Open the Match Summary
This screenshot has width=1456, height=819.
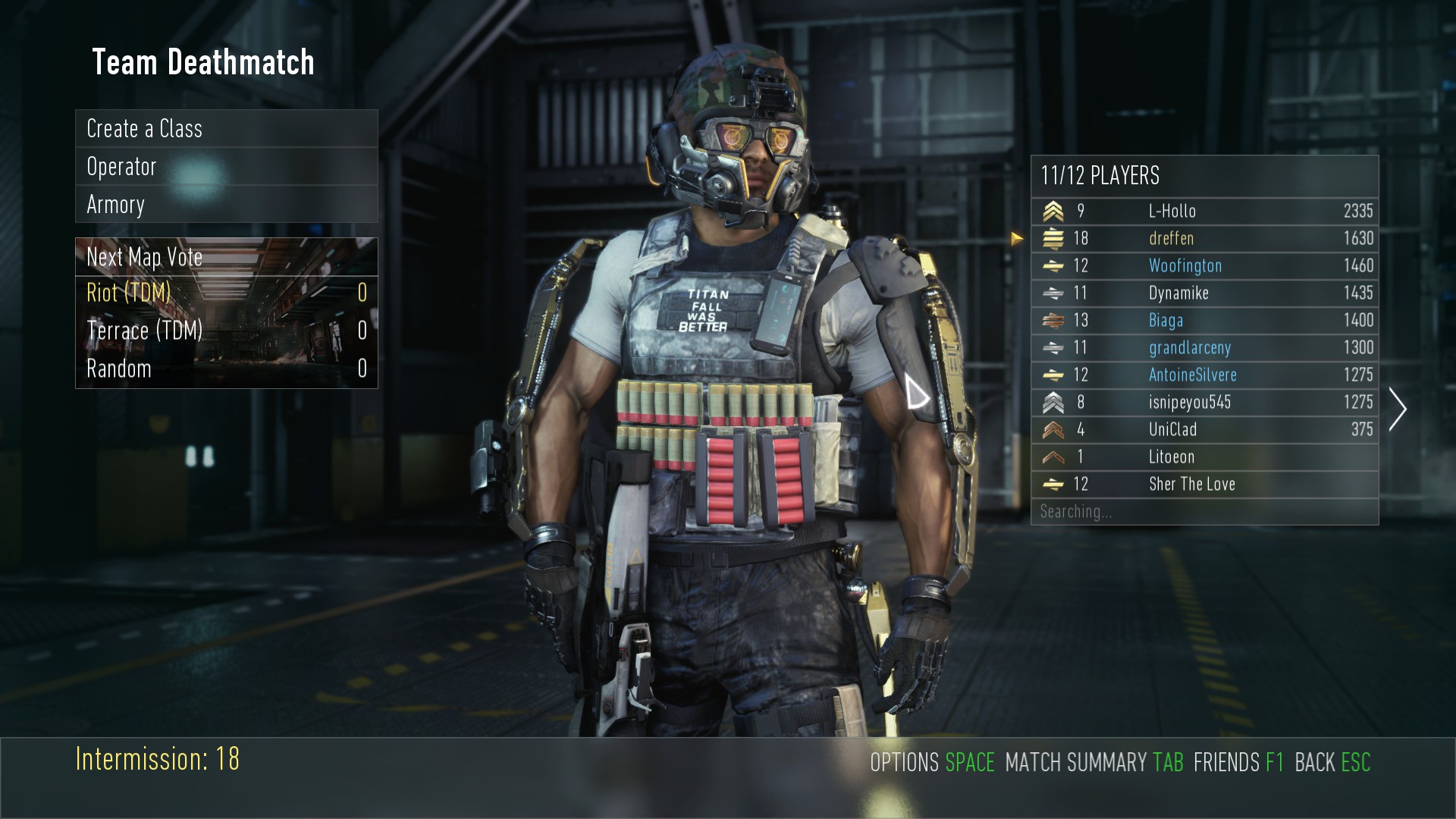(1094, 762)
